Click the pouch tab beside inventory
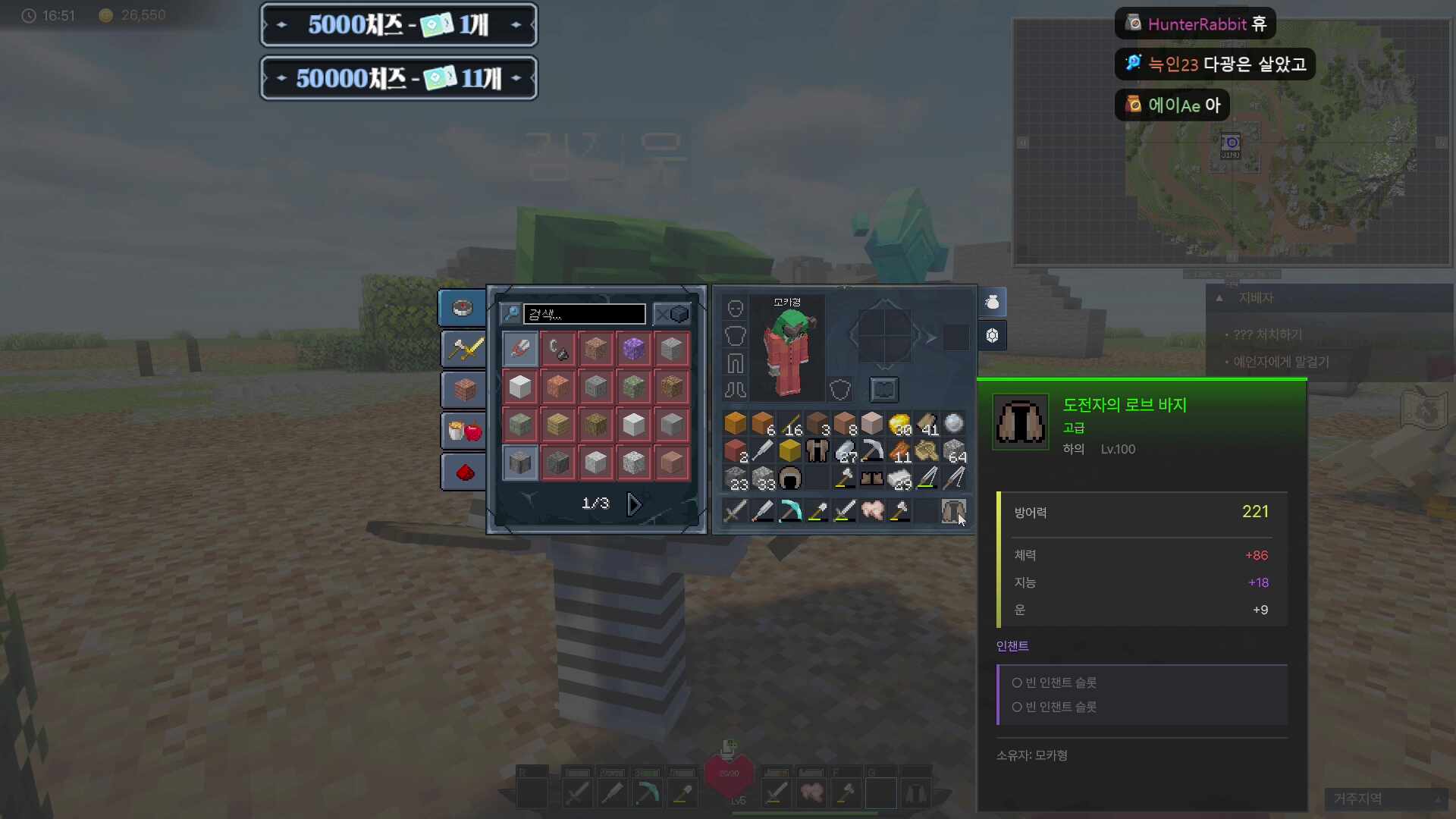1456x819 pixels. 992,303
